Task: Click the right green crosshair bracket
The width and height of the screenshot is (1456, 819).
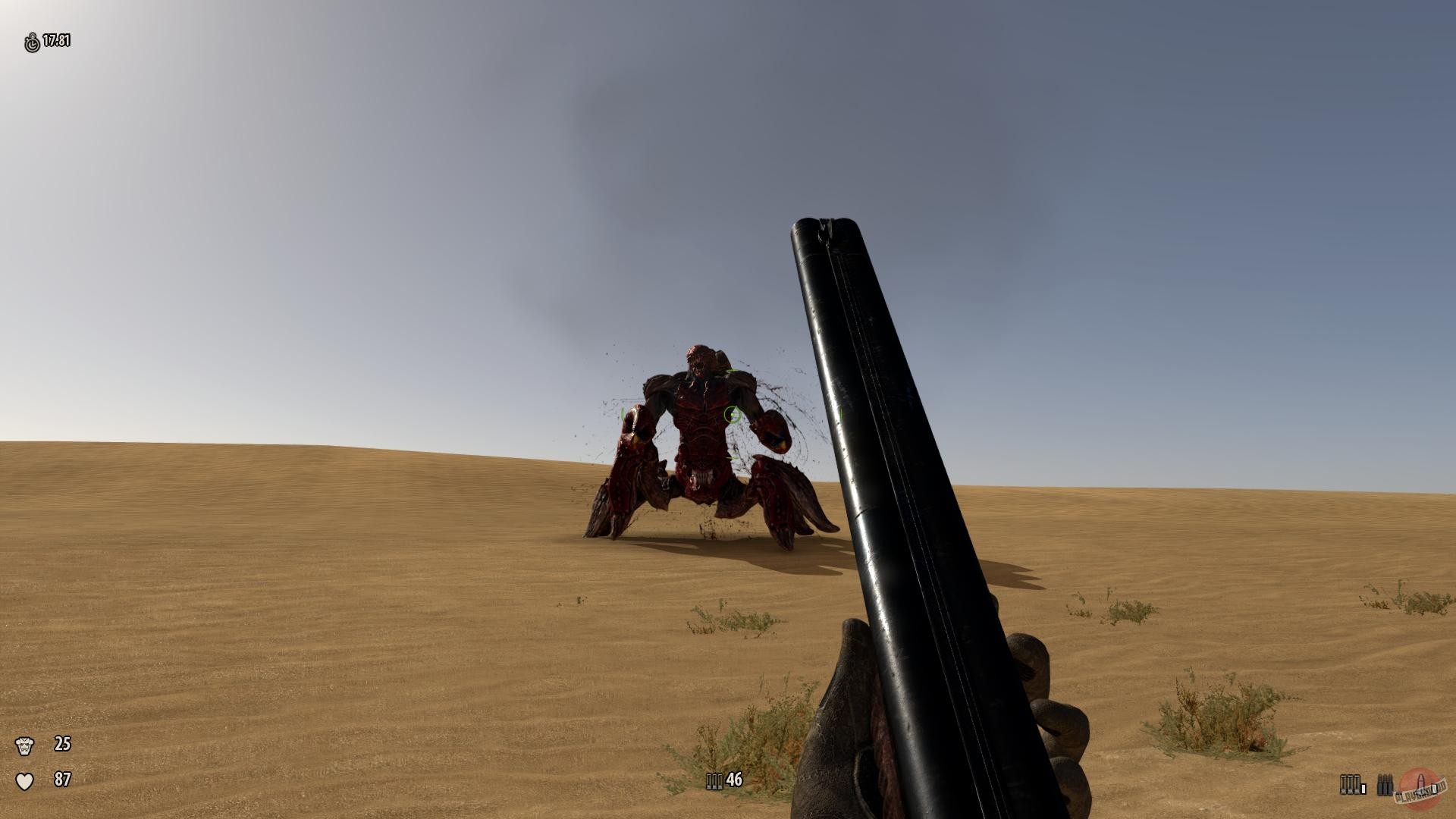Action: coord(840,414)
